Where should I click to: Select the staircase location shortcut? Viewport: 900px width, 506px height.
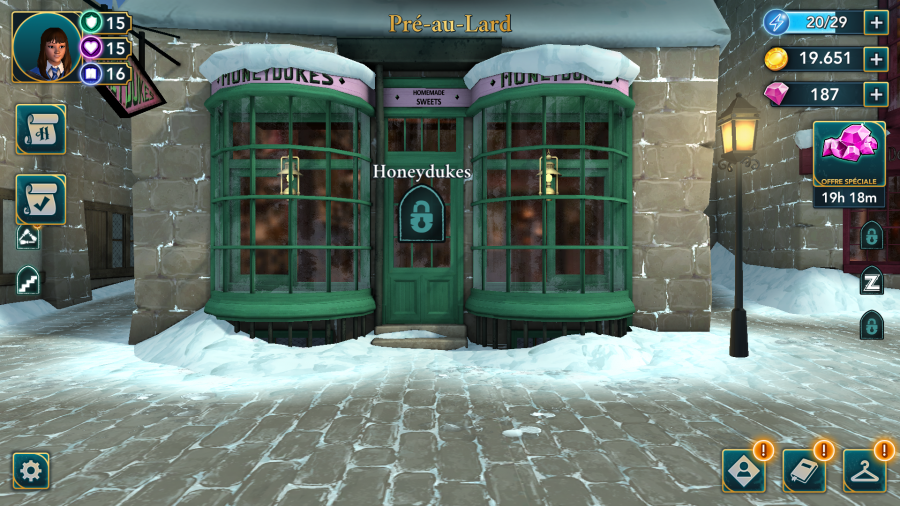[28, 280]
